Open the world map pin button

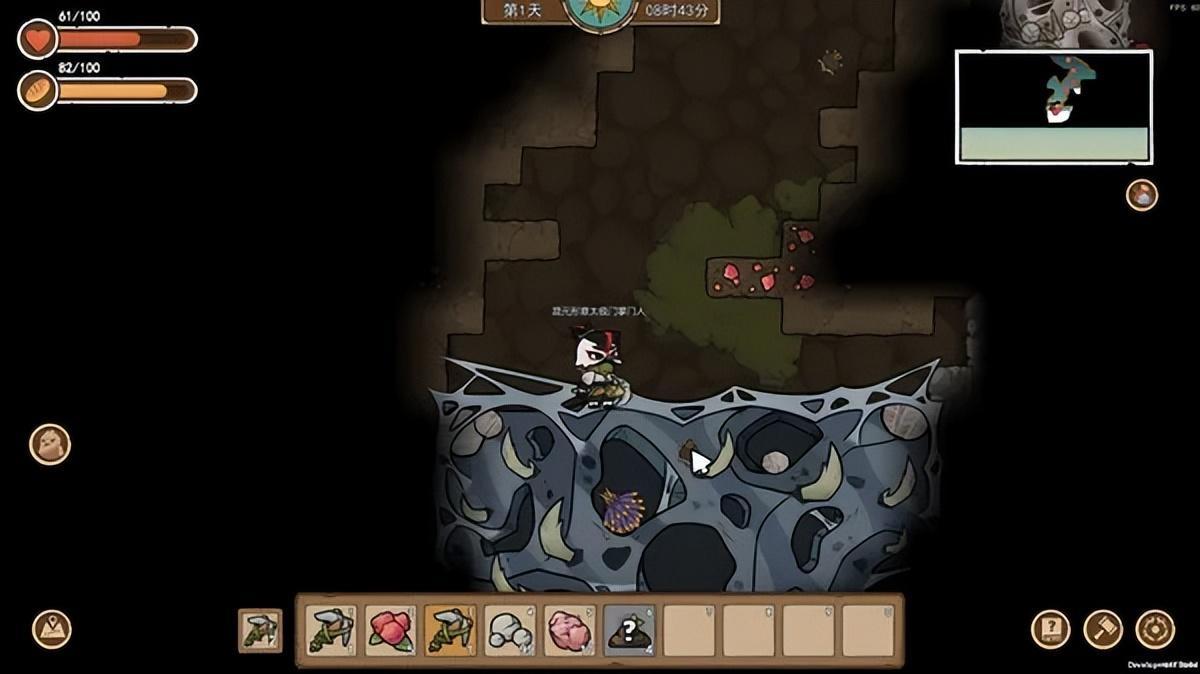pyautogui.click(x=51, y=629)
